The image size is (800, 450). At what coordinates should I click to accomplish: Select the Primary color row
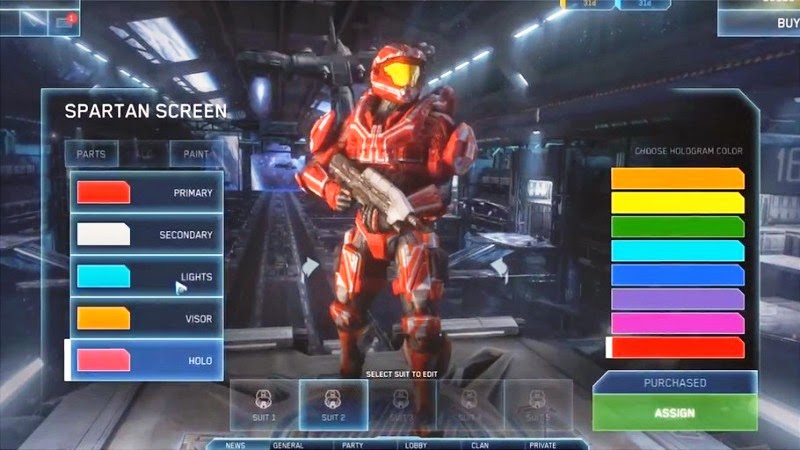pyautogui.click(x=146, y=192)
